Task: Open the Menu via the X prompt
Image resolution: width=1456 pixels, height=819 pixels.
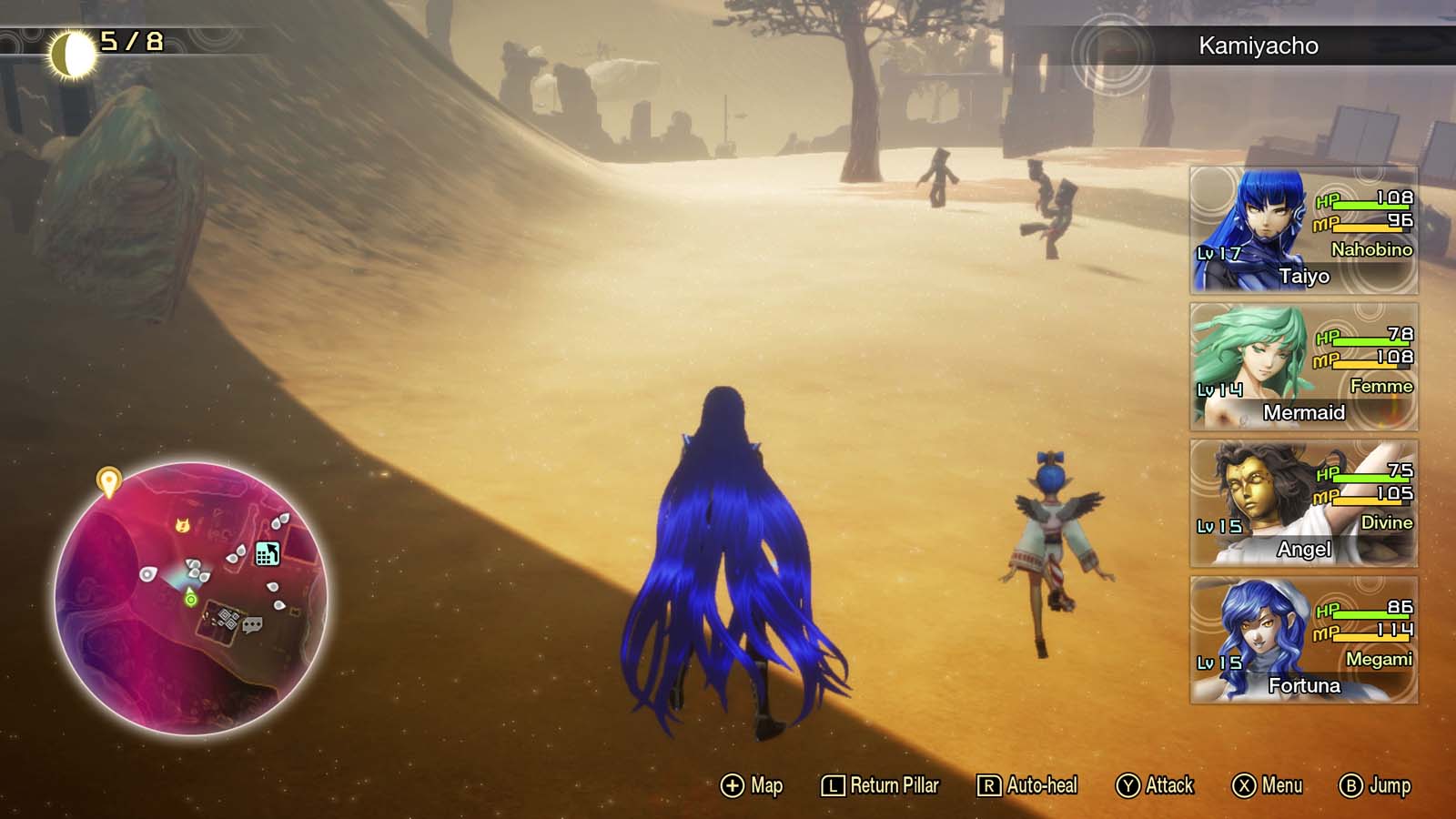Action: 1269,784
